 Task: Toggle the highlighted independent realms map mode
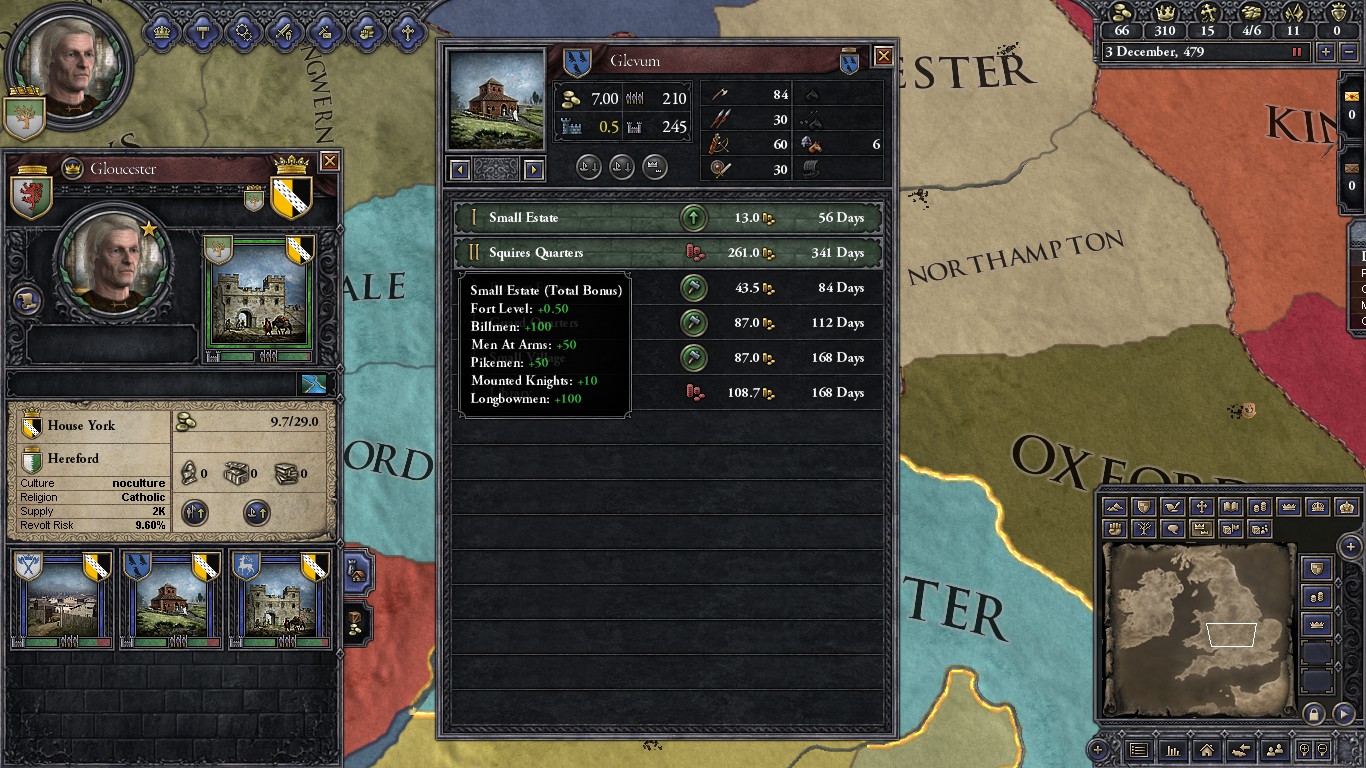(x=1202, y=528)
